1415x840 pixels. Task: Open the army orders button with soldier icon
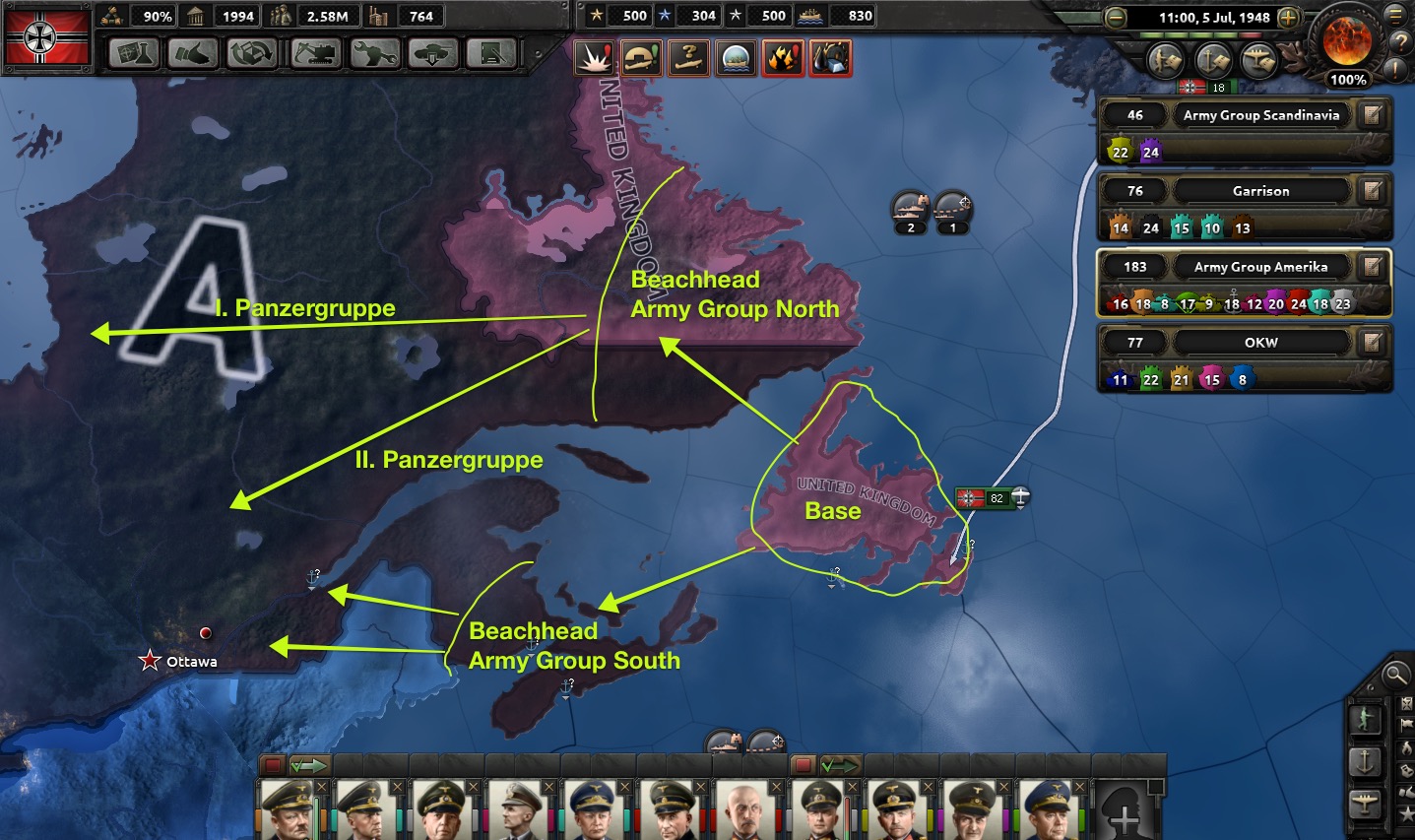[1365, 720]
